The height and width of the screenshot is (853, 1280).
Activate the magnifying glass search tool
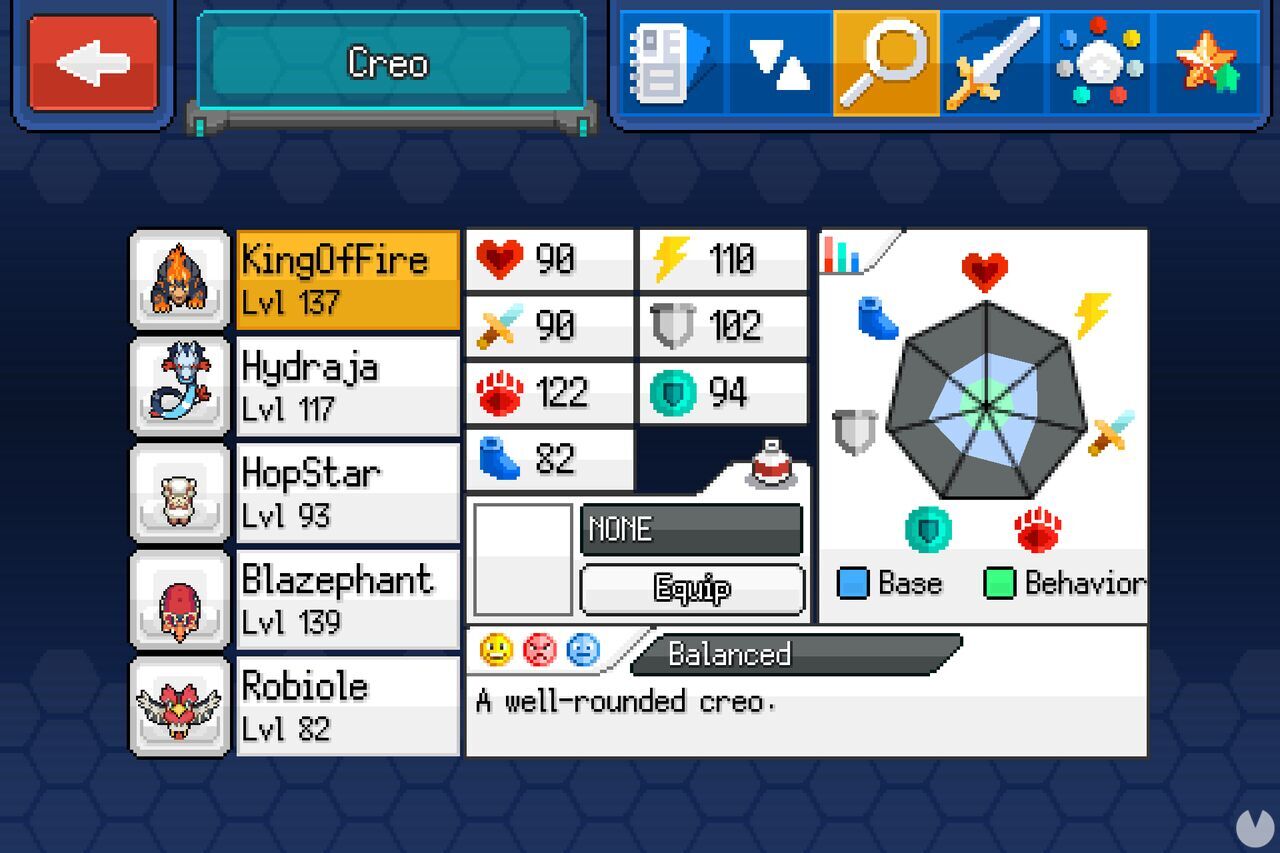click(x=888, y=62)
